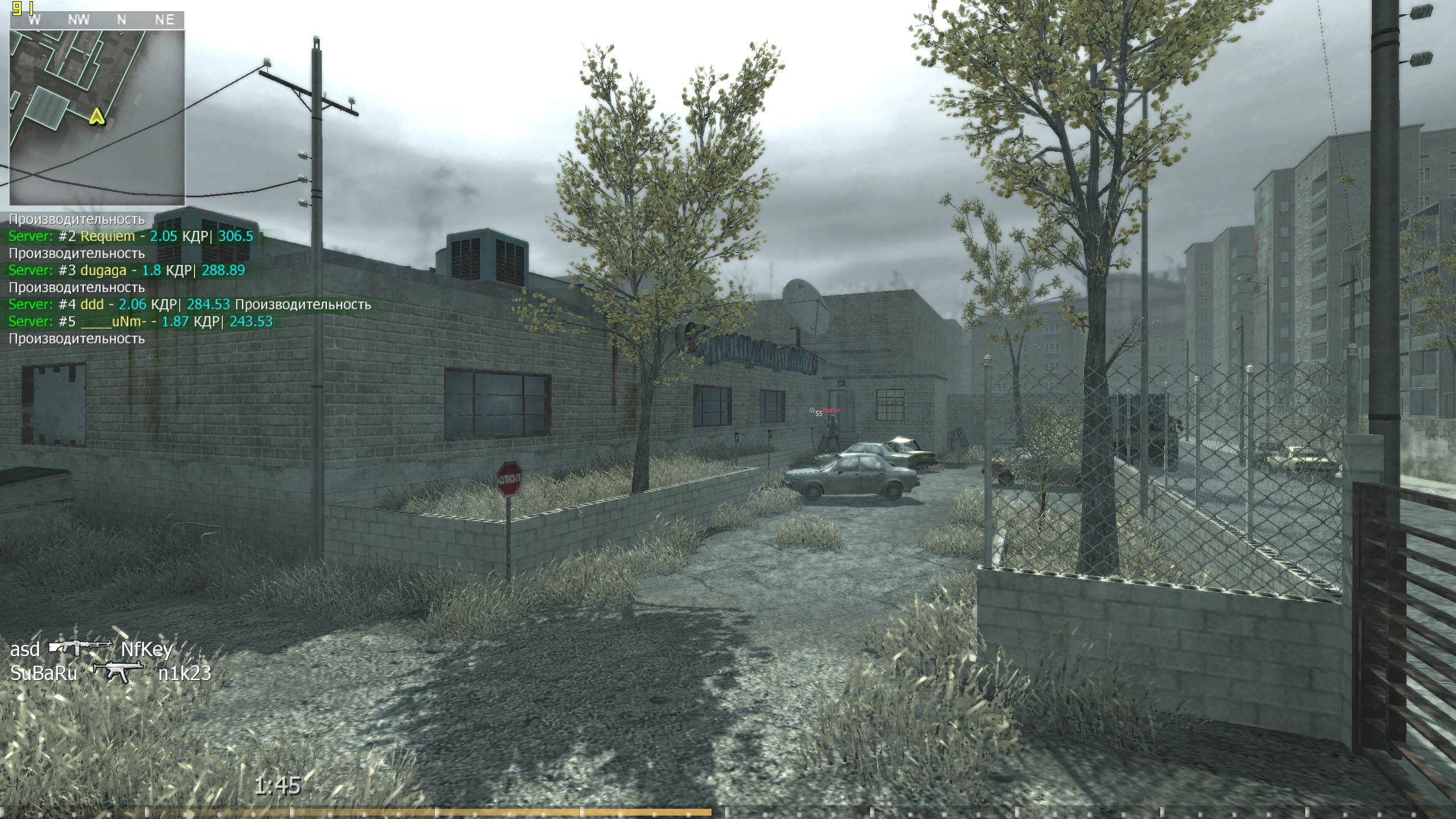The image size is (1456, 819).
Task: Toggle the grenade count indicator showing 9
Action: [x=17, y=8]
